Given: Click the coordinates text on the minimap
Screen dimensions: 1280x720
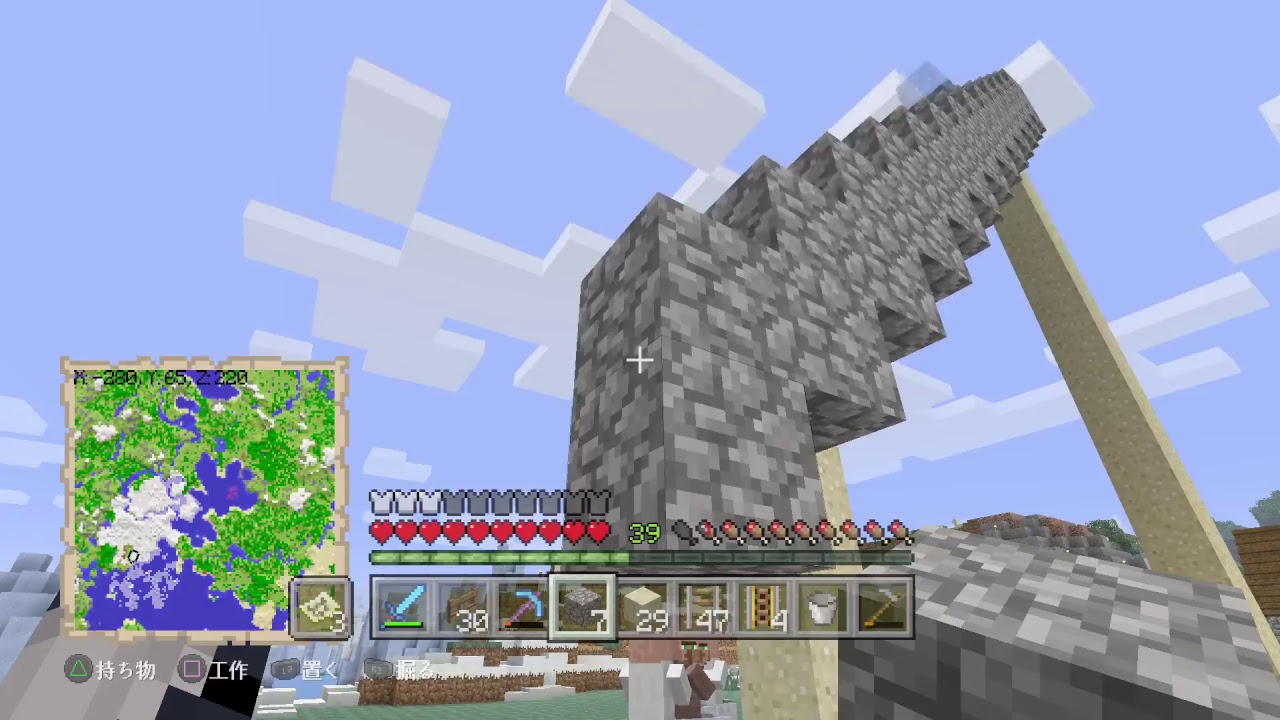Looking at the screenshot, I should 160,376.
